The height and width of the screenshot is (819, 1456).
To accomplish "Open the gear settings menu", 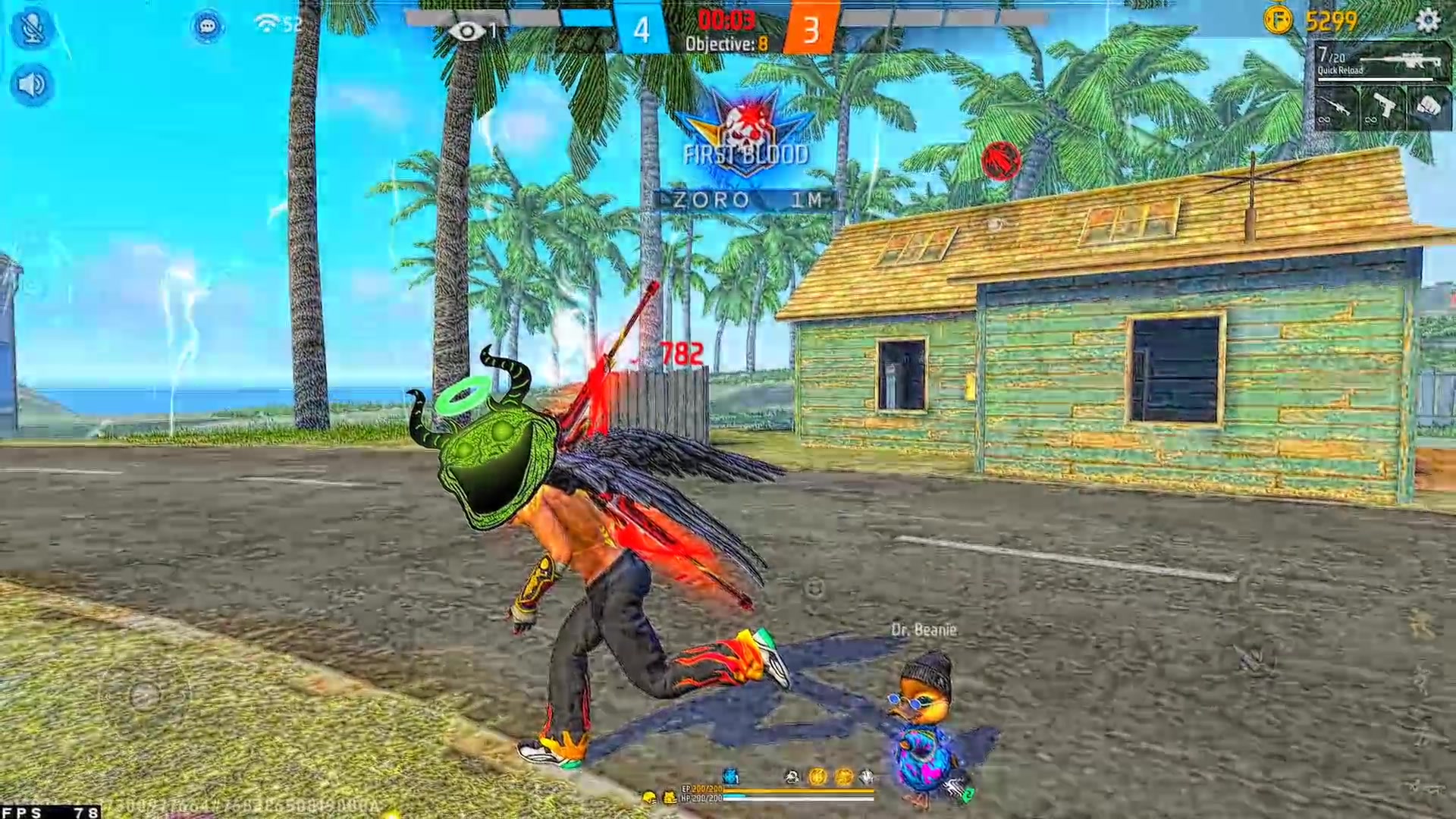I will coord(1427,20).
